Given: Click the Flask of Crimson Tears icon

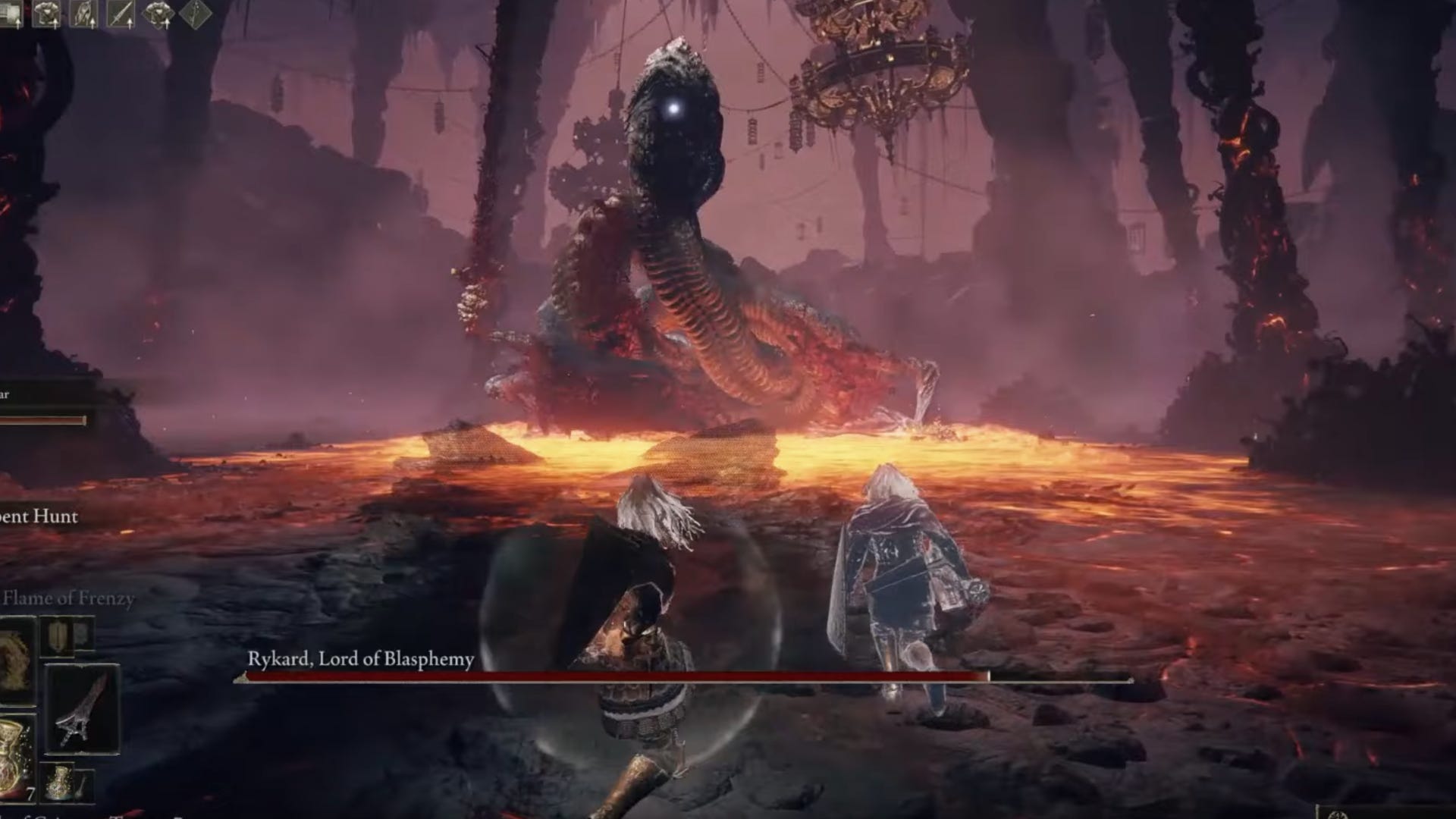Looking at the screenshot, I should pos(17,758).
